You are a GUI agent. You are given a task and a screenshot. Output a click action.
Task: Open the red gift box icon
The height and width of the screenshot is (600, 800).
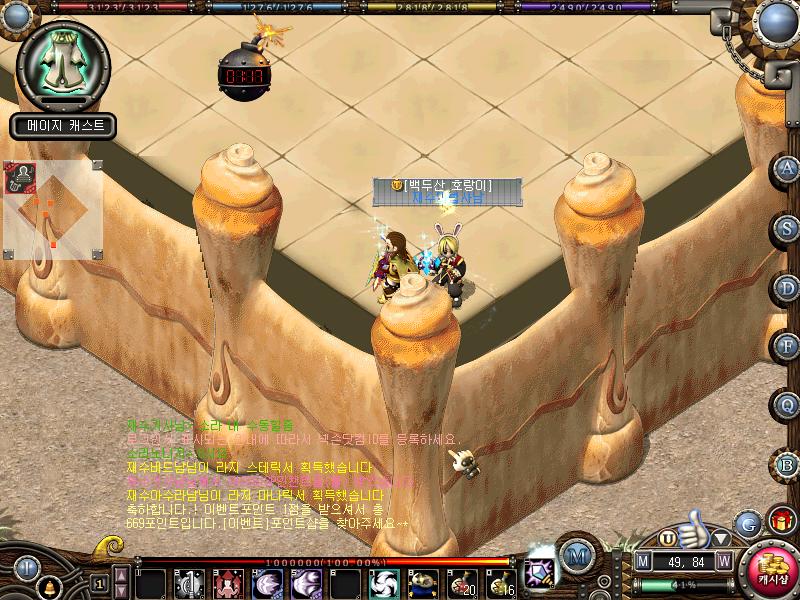tap(780, 521)
